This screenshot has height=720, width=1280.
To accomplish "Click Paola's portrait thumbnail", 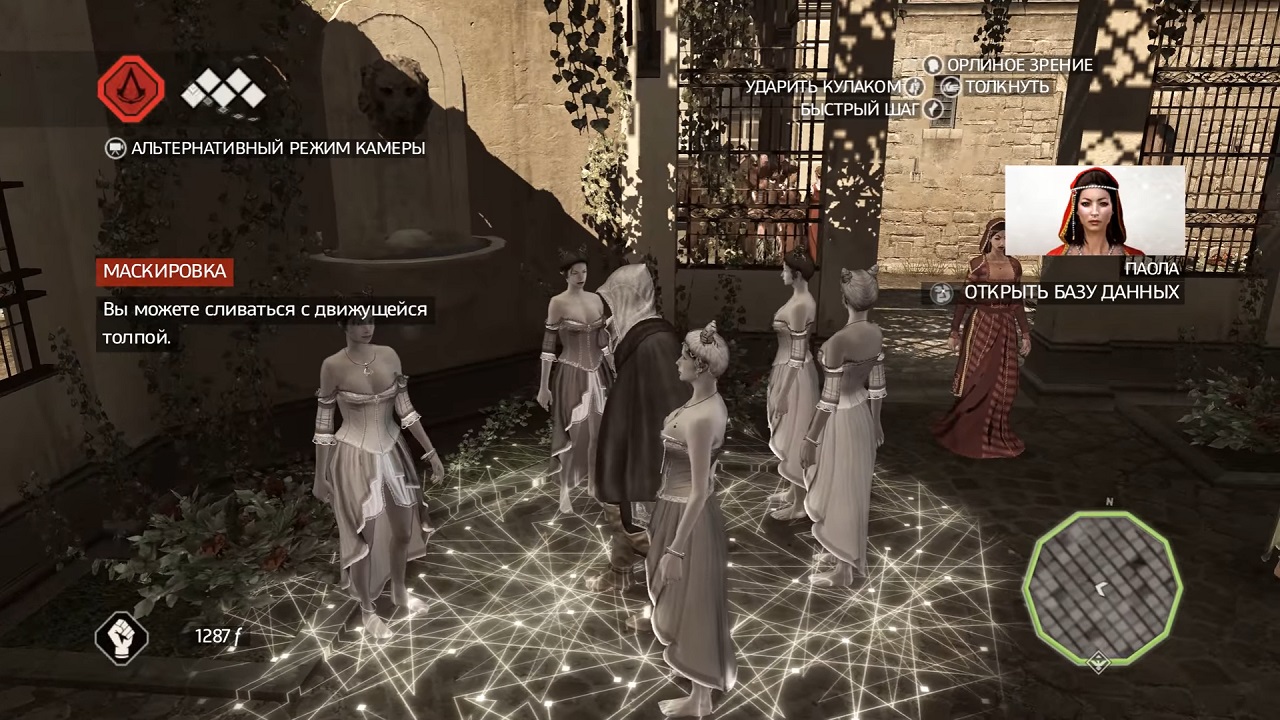I will tap(1094, 211).
